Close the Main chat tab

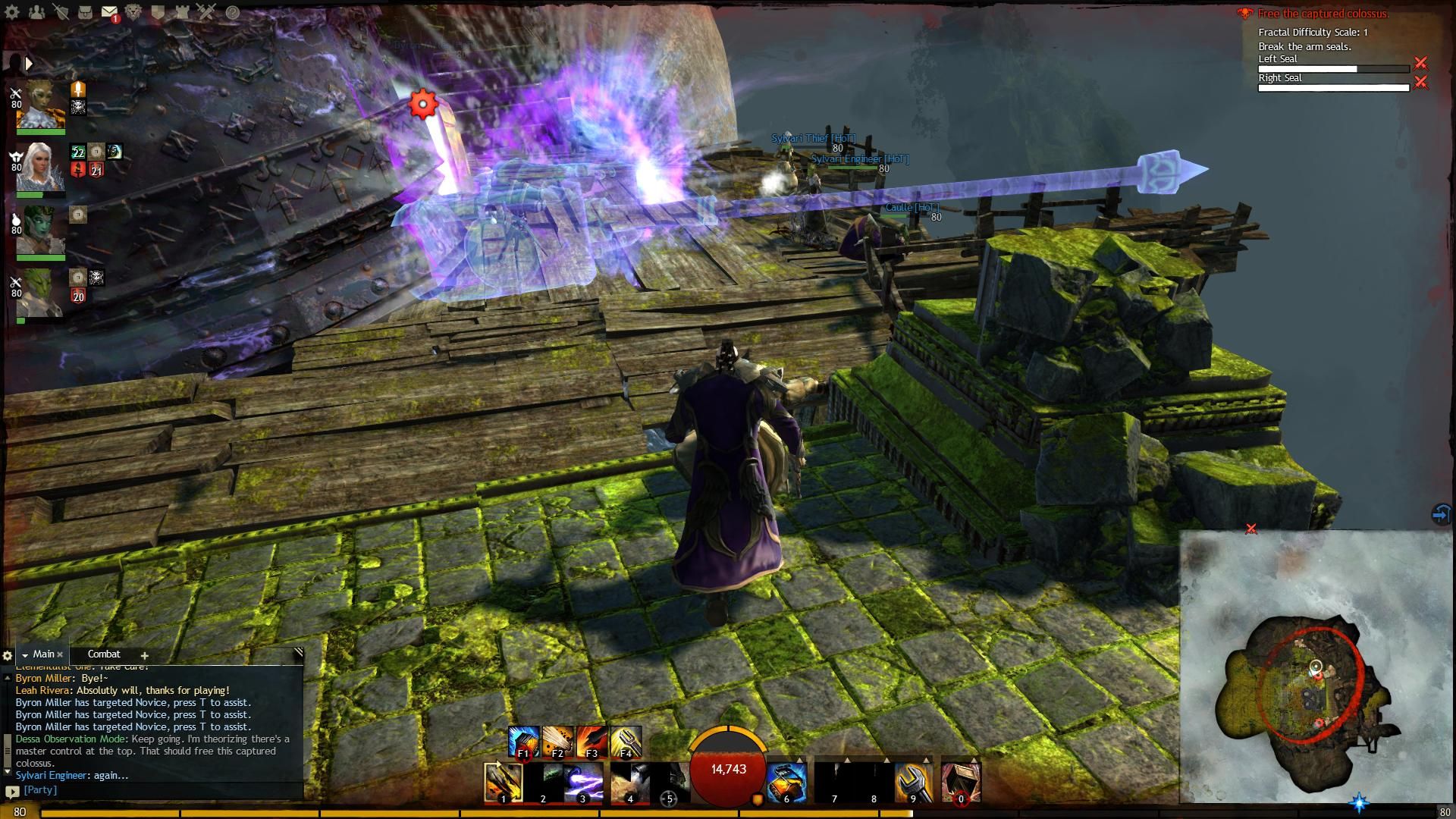(x=60, y=654)
